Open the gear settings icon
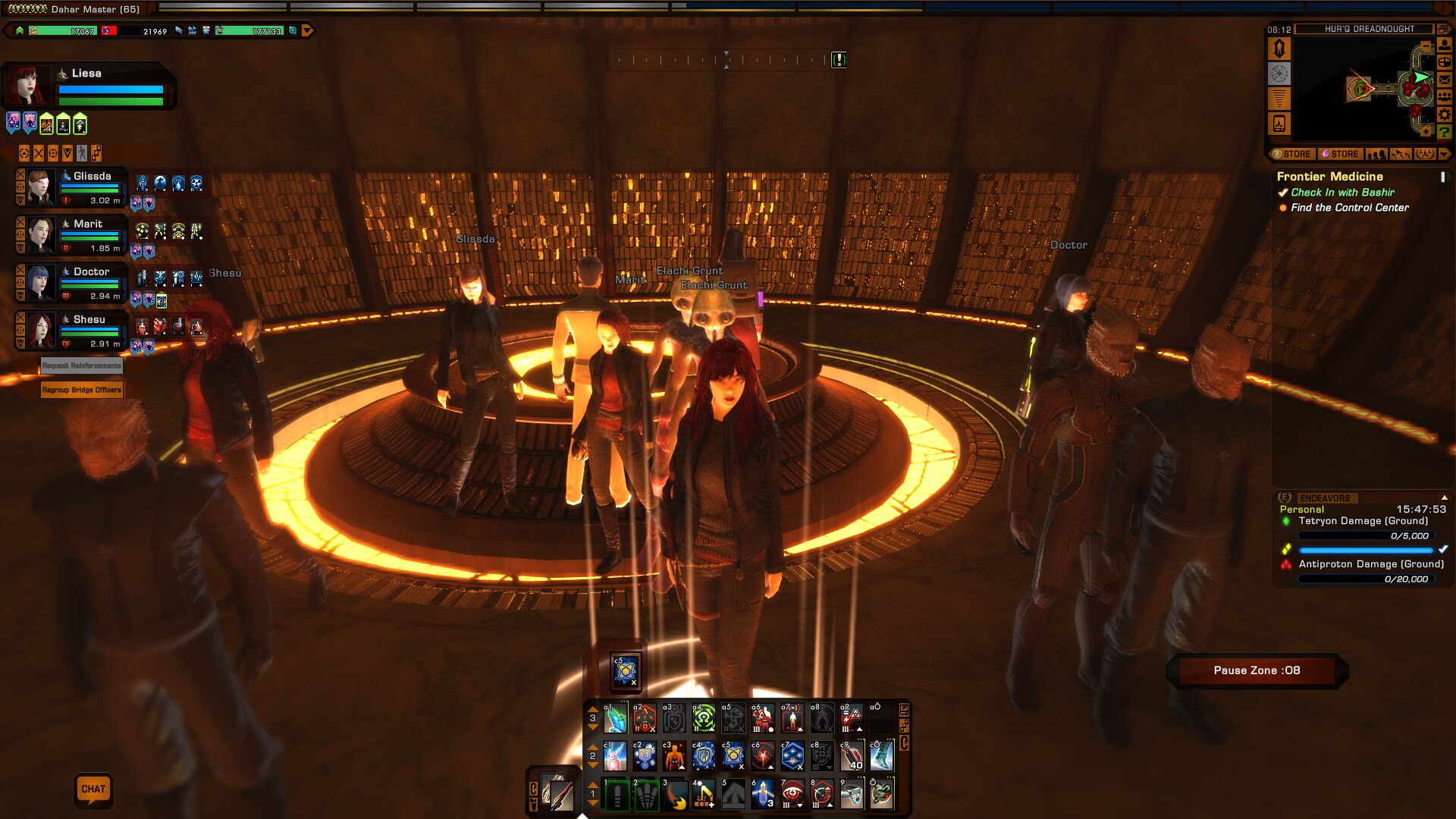The image size is (1456, 819). [x=1445, y=115]
